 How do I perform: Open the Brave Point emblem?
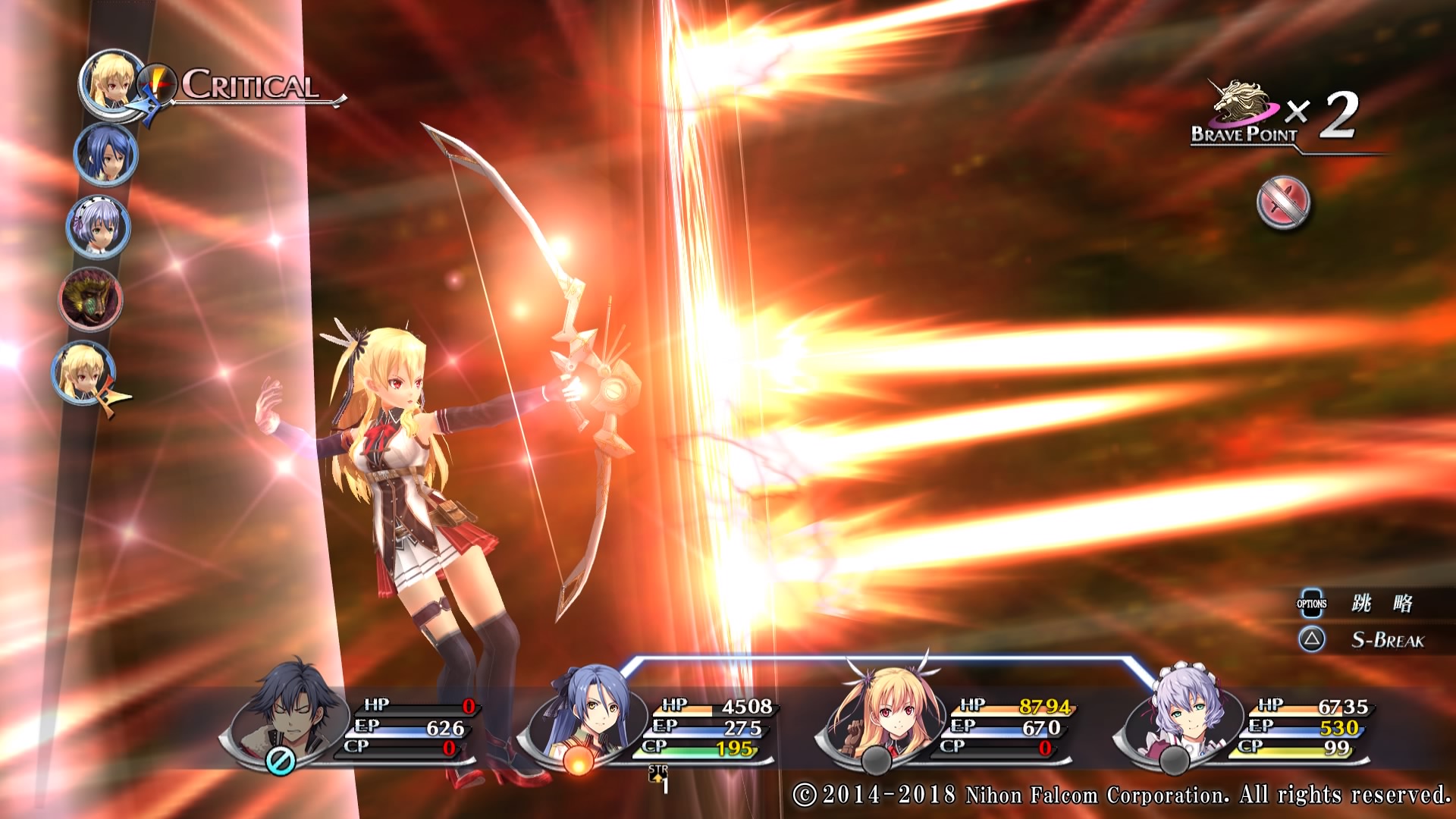click(x=1241, y=108)
